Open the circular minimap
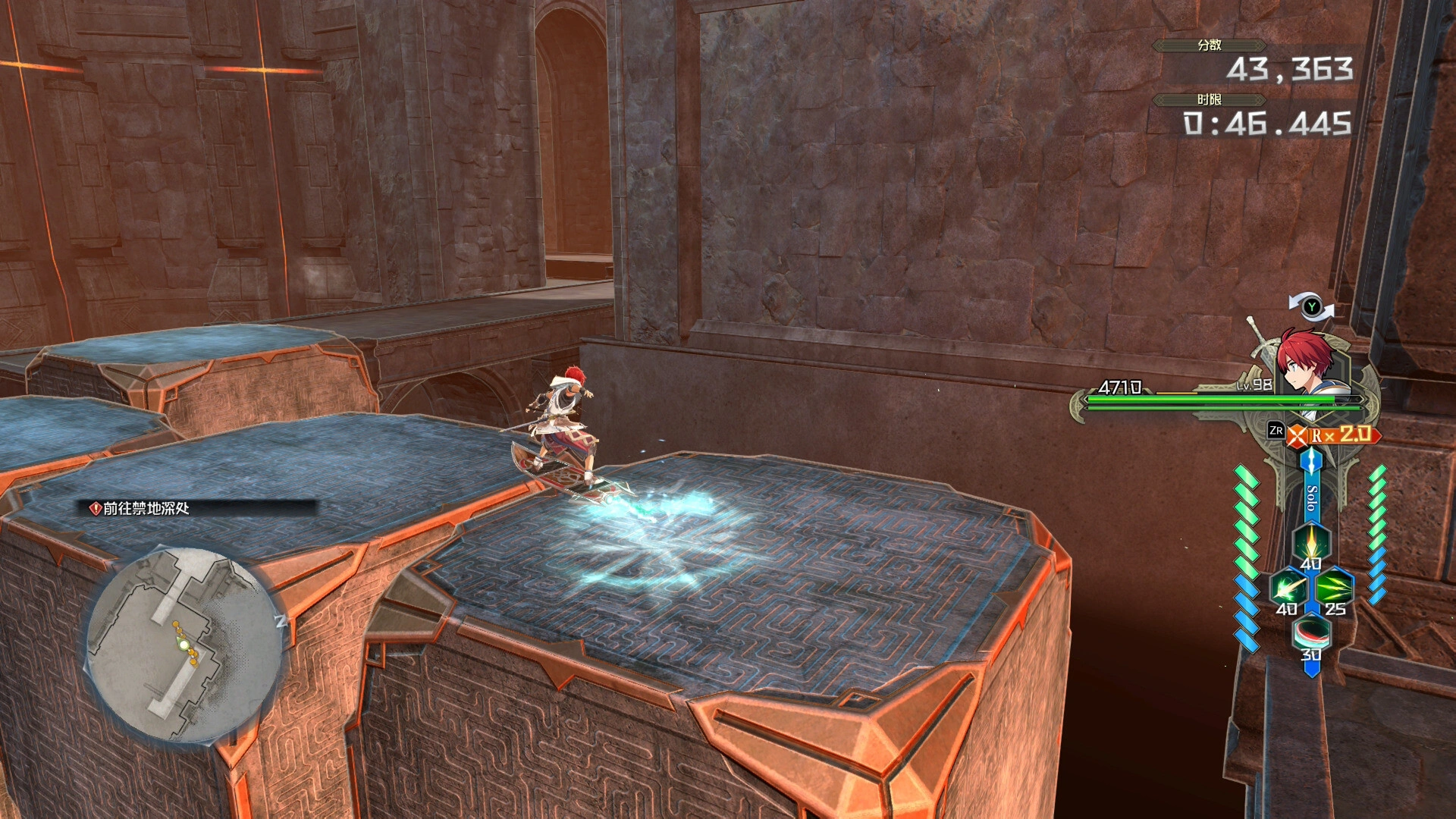The image size is (1456, 819). (184, 646)
